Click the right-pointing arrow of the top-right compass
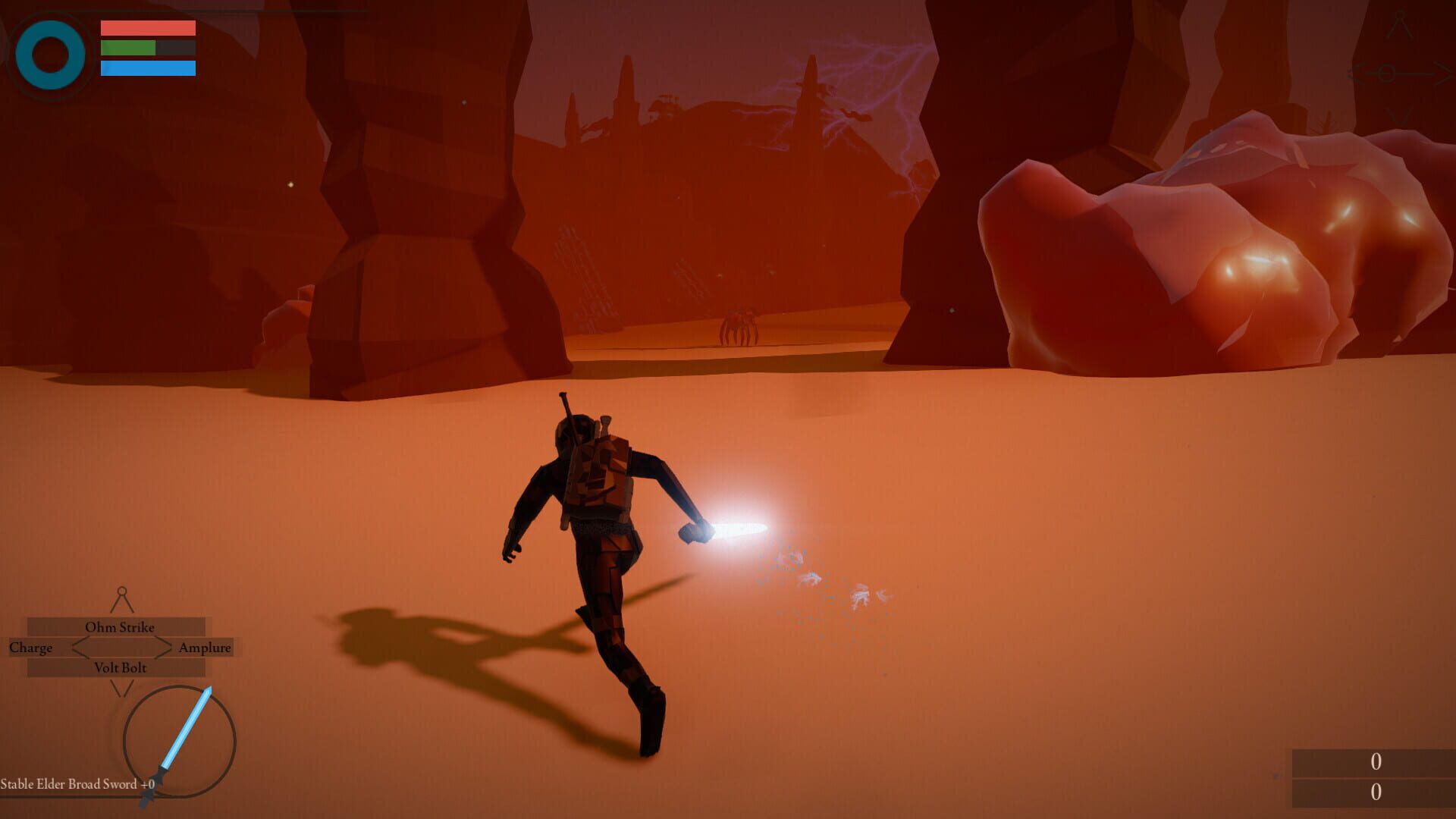1456x819 pixels. point(1443,74)
